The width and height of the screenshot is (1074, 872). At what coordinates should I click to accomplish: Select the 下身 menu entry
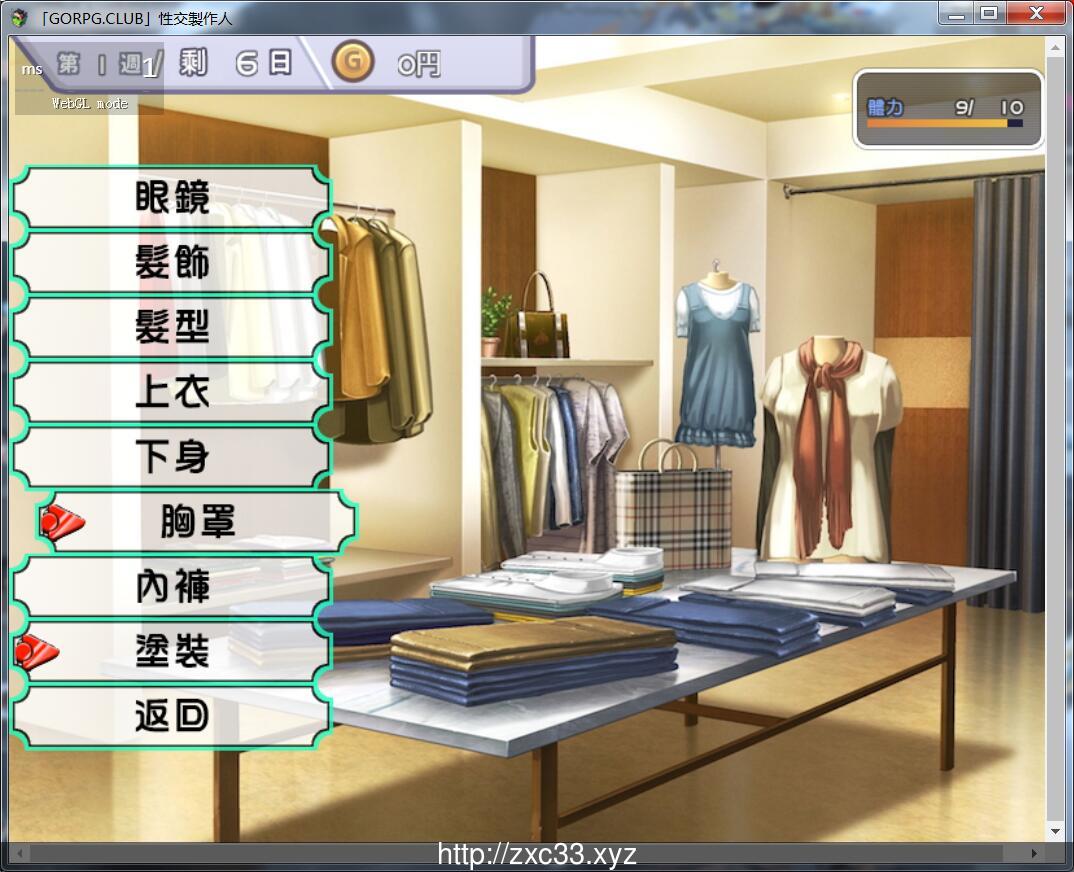tap(171, 457)
